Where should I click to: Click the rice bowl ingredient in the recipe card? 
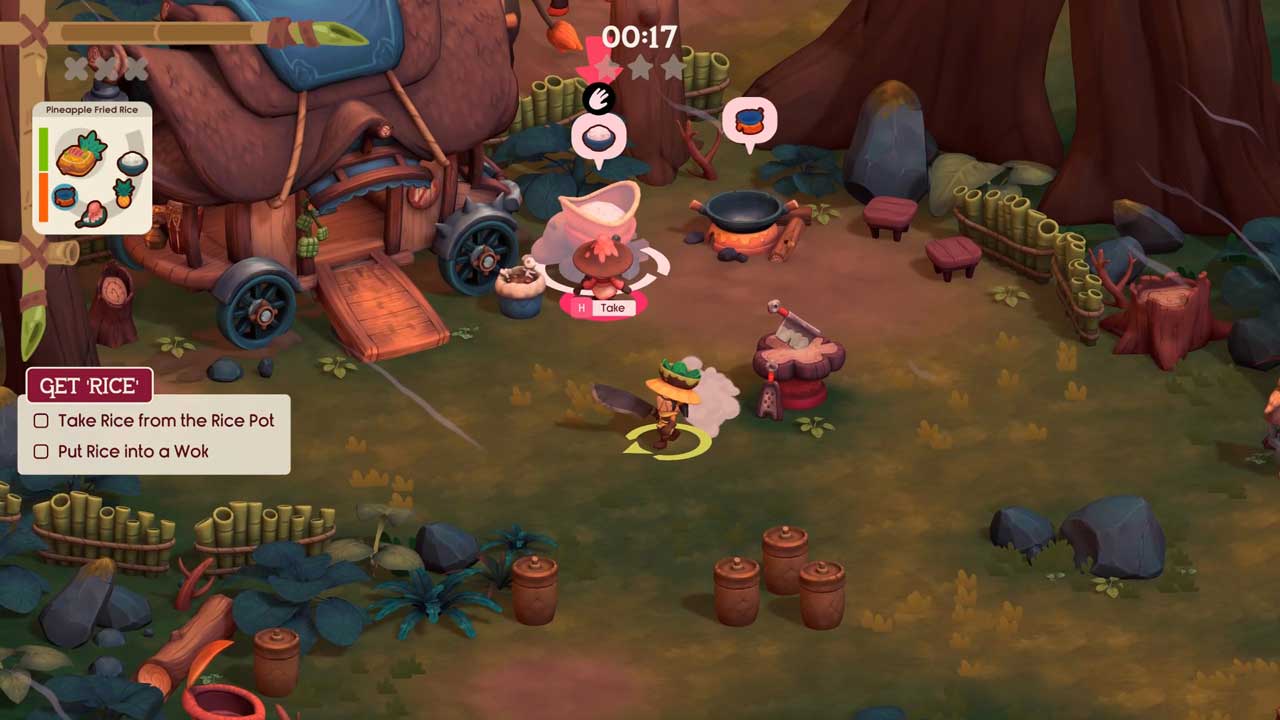(x=132, y=162)
